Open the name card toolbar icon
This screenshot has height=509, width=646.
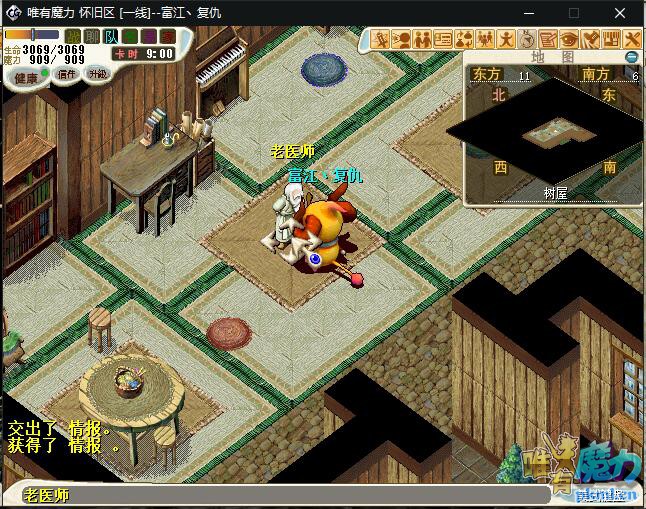pyautogui.click(x=443, y=39)
